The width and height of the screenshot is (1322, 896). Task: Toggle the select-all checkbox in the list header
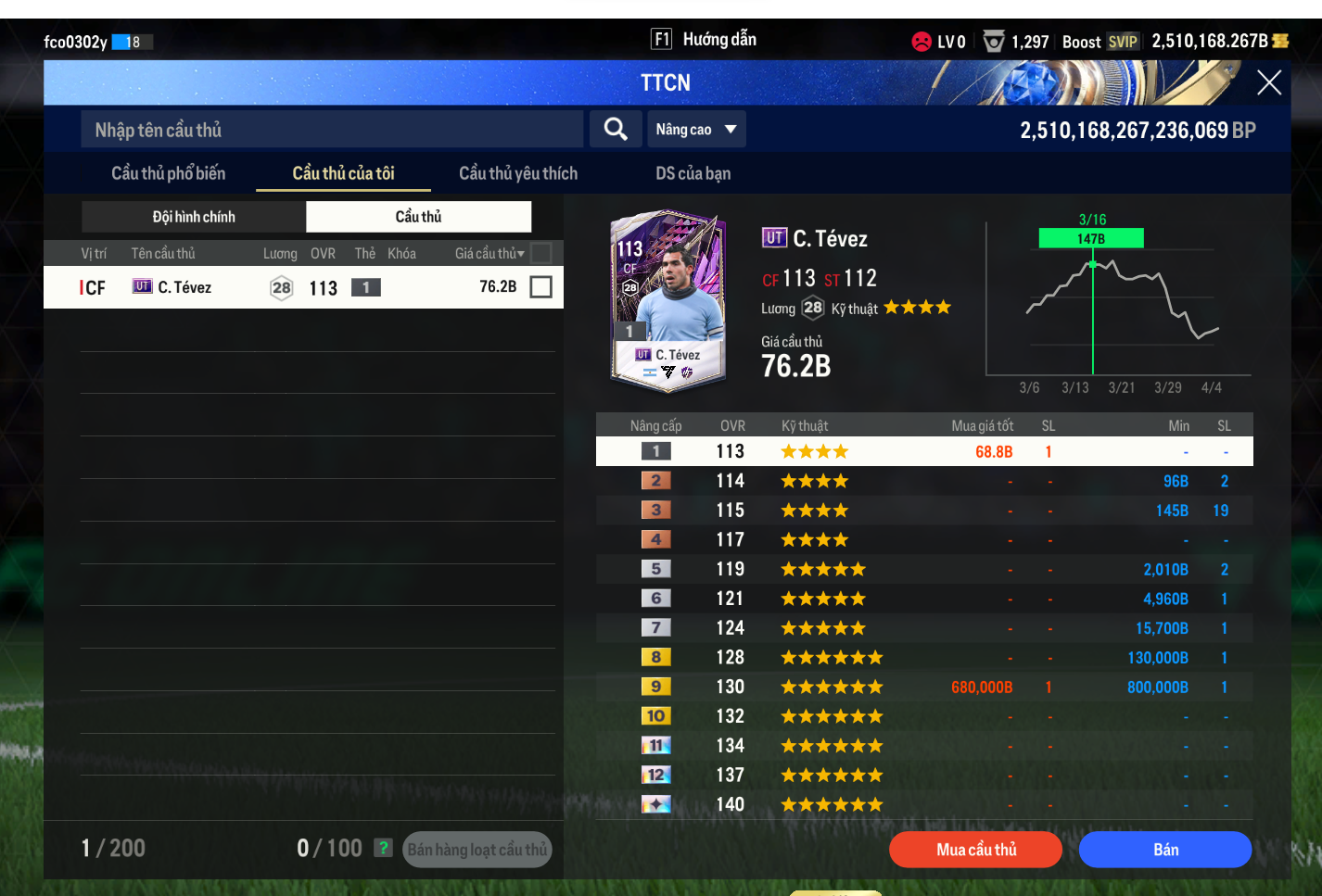point(540,253)
